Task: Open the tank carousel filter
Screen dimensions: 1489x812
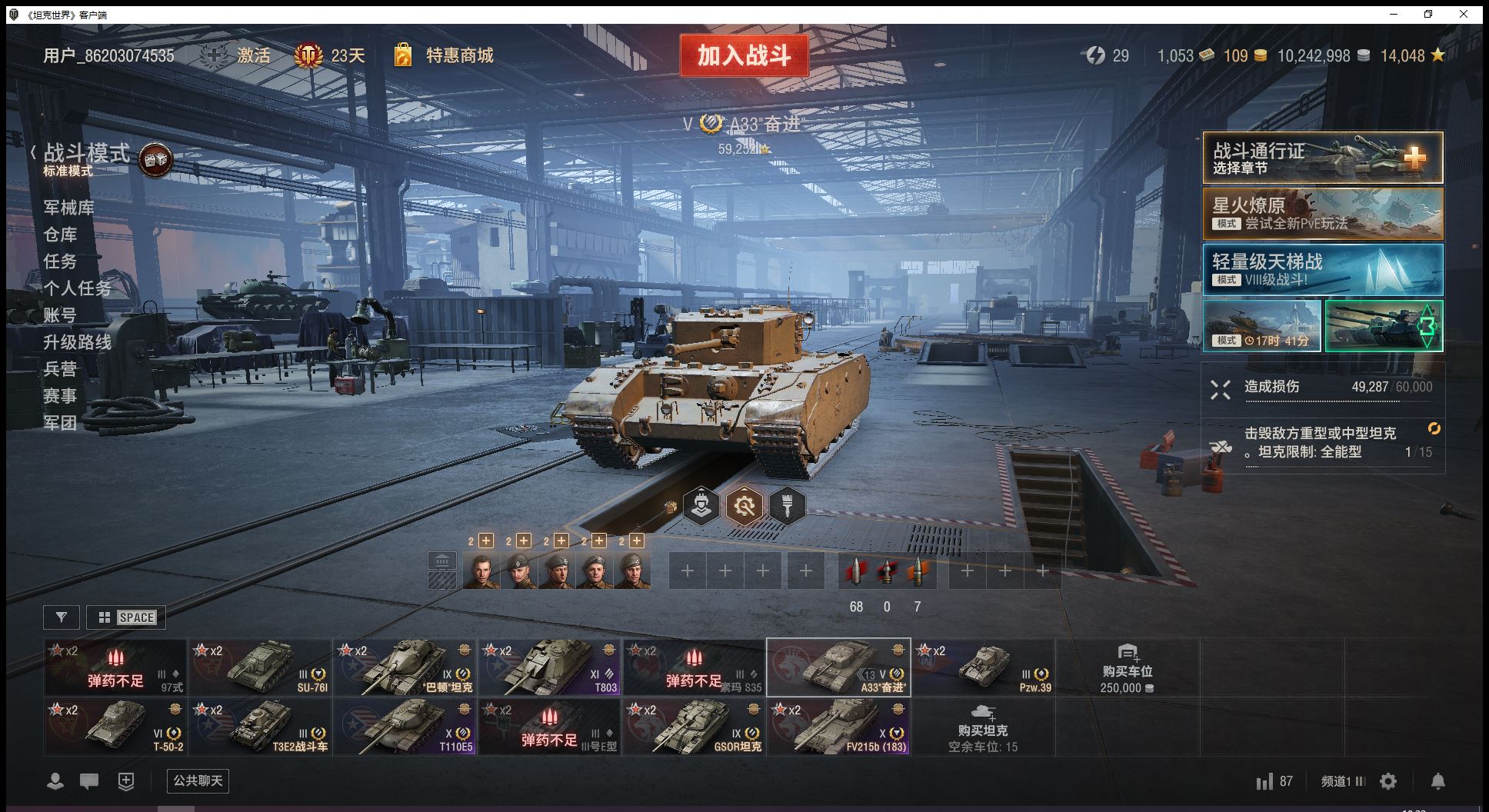Action: point(62,617)
